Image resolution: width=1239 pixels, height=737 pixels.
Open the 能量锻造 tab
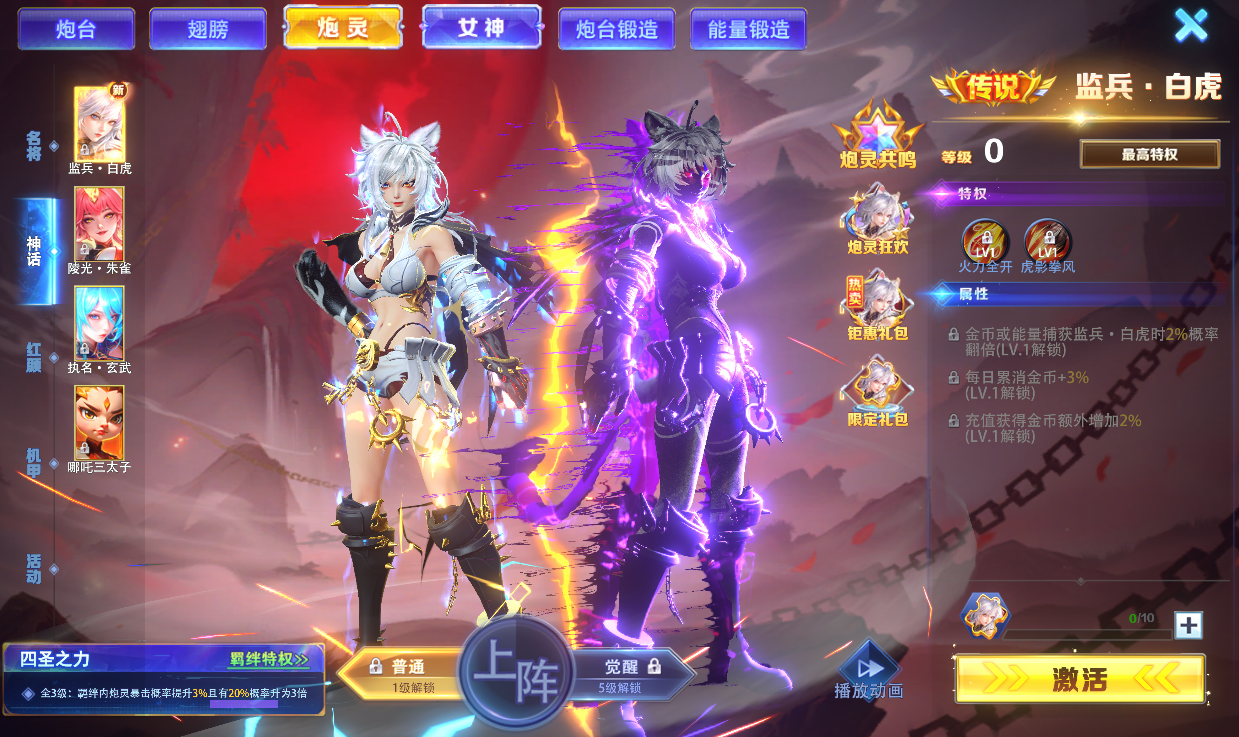pyautogui.click(x=748, y=29)
